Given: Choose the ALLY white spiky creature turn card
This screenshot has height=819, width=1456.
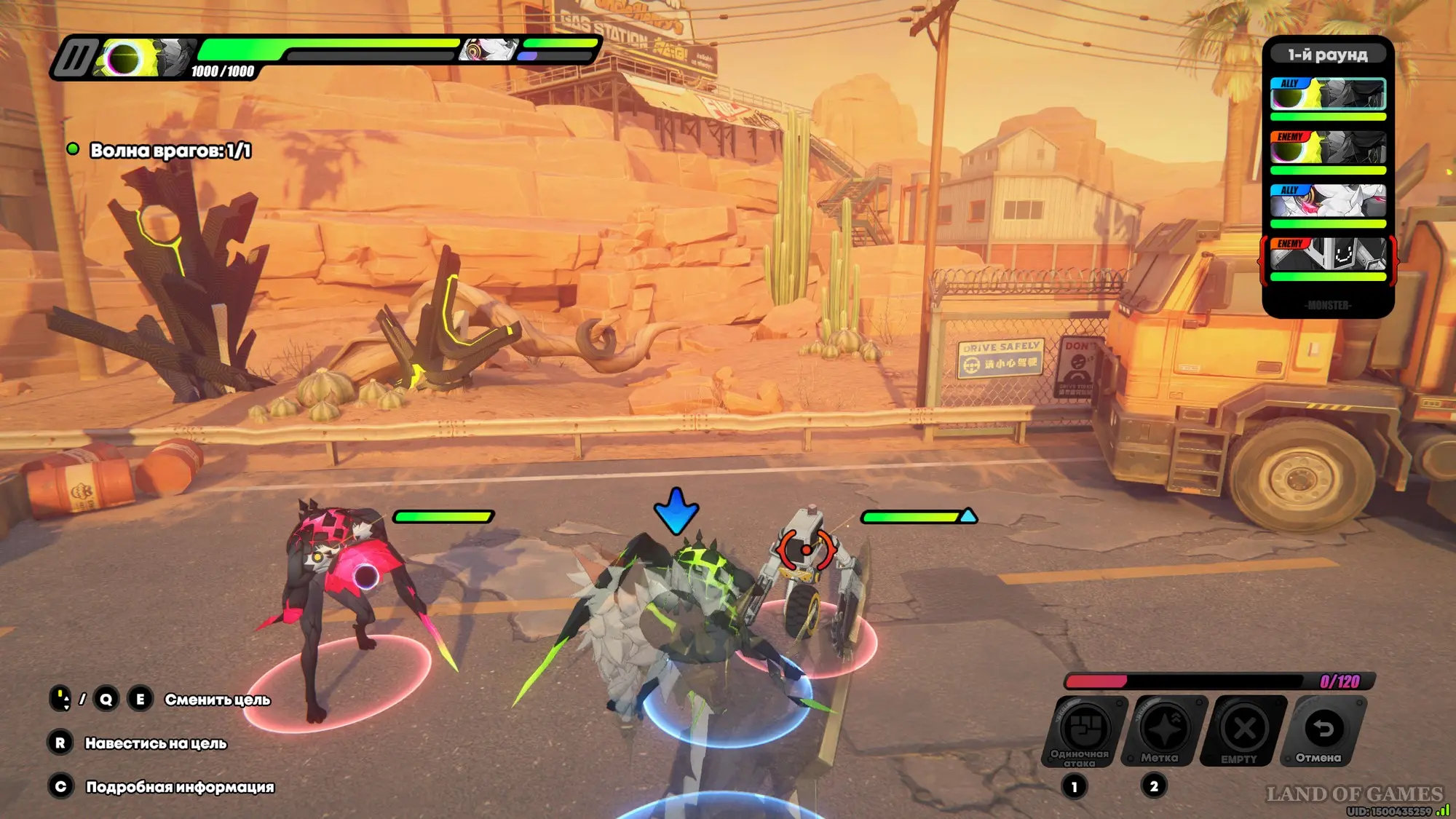Looking at the screenshot, I should pyautogui.click(x=1328, y=202).
